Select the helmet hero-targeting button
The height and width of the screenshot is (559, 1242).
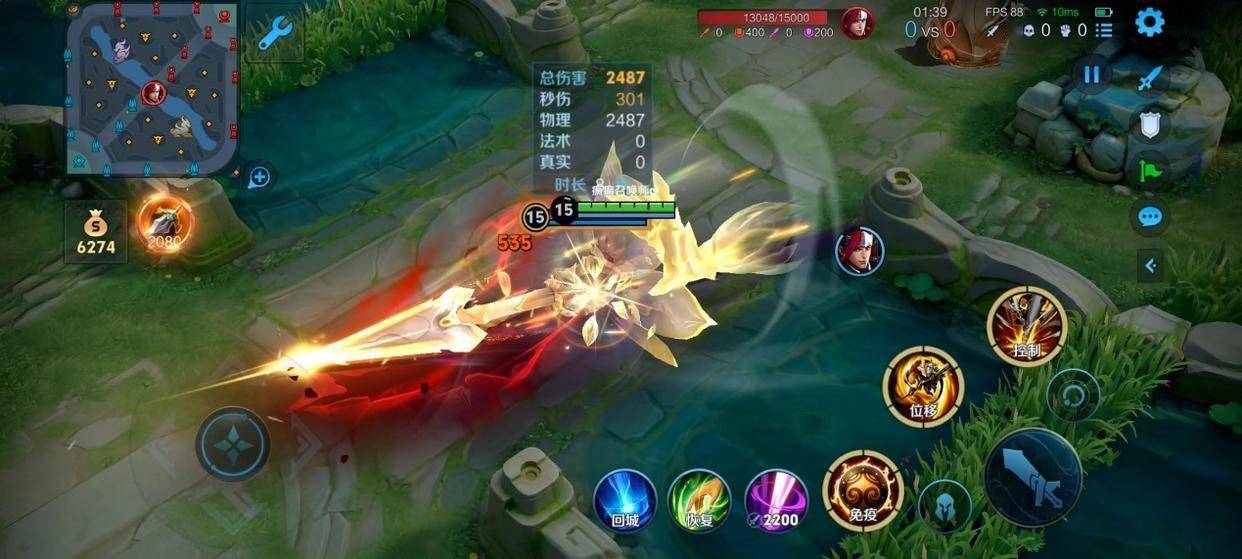(x=944, y=505)
